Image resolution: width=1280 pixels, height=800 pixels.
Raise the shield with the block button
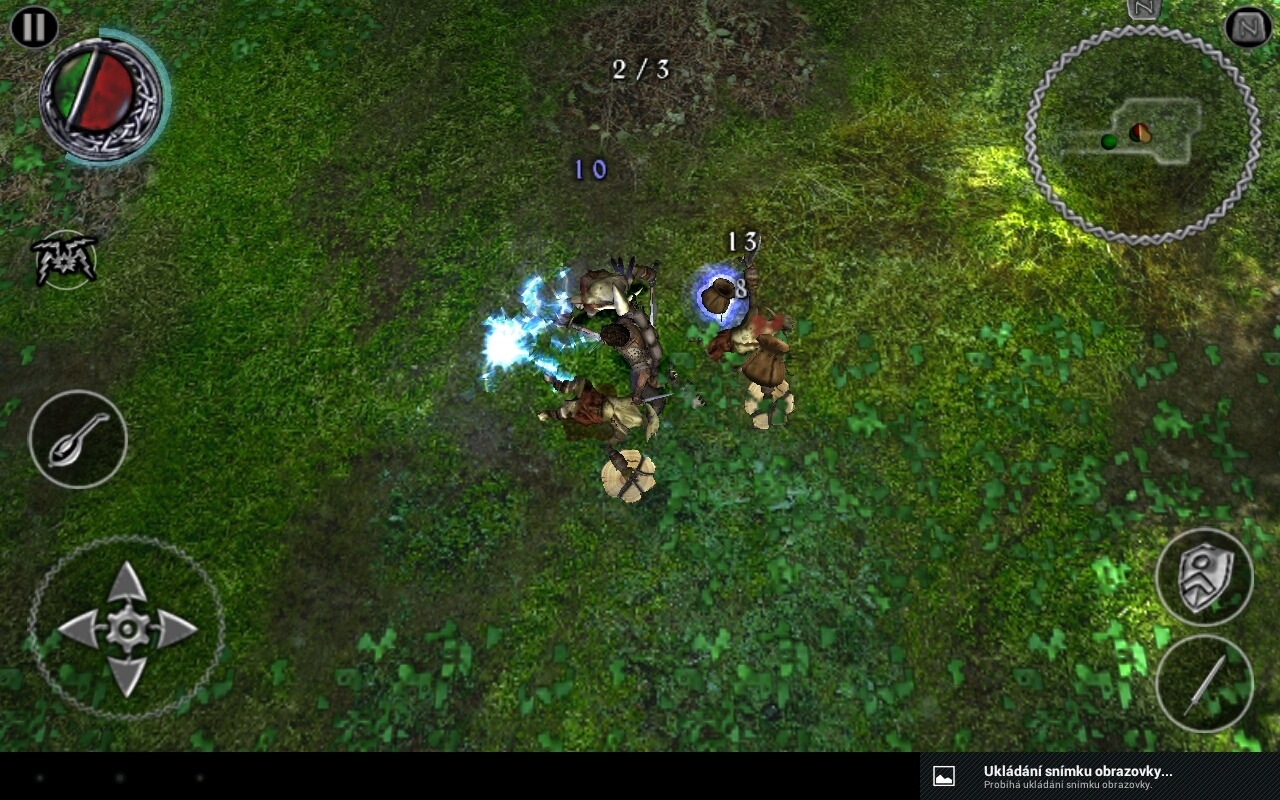(1203, 577)
